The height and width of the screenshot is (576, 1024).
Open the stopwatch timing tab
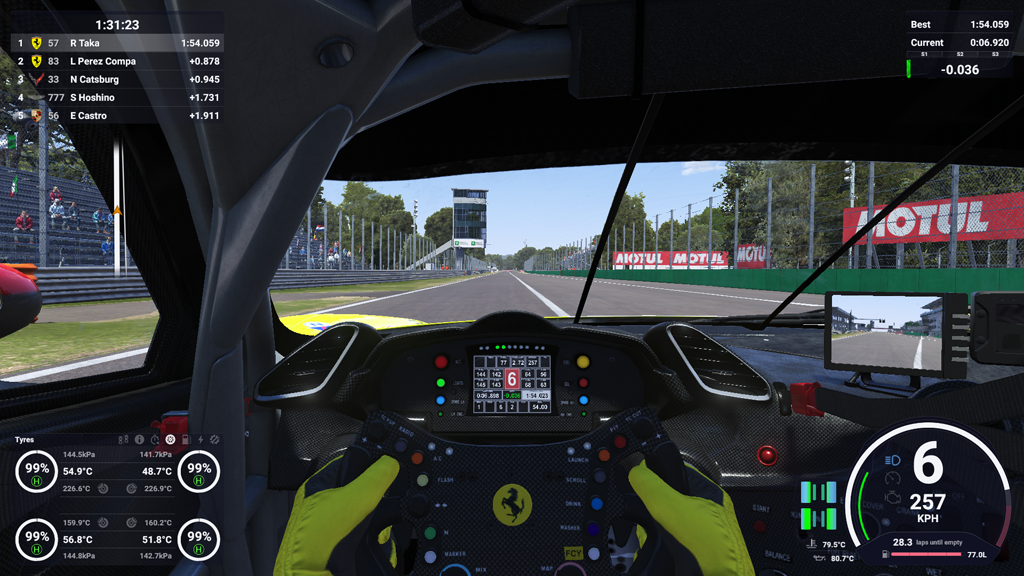pos(155,440)
